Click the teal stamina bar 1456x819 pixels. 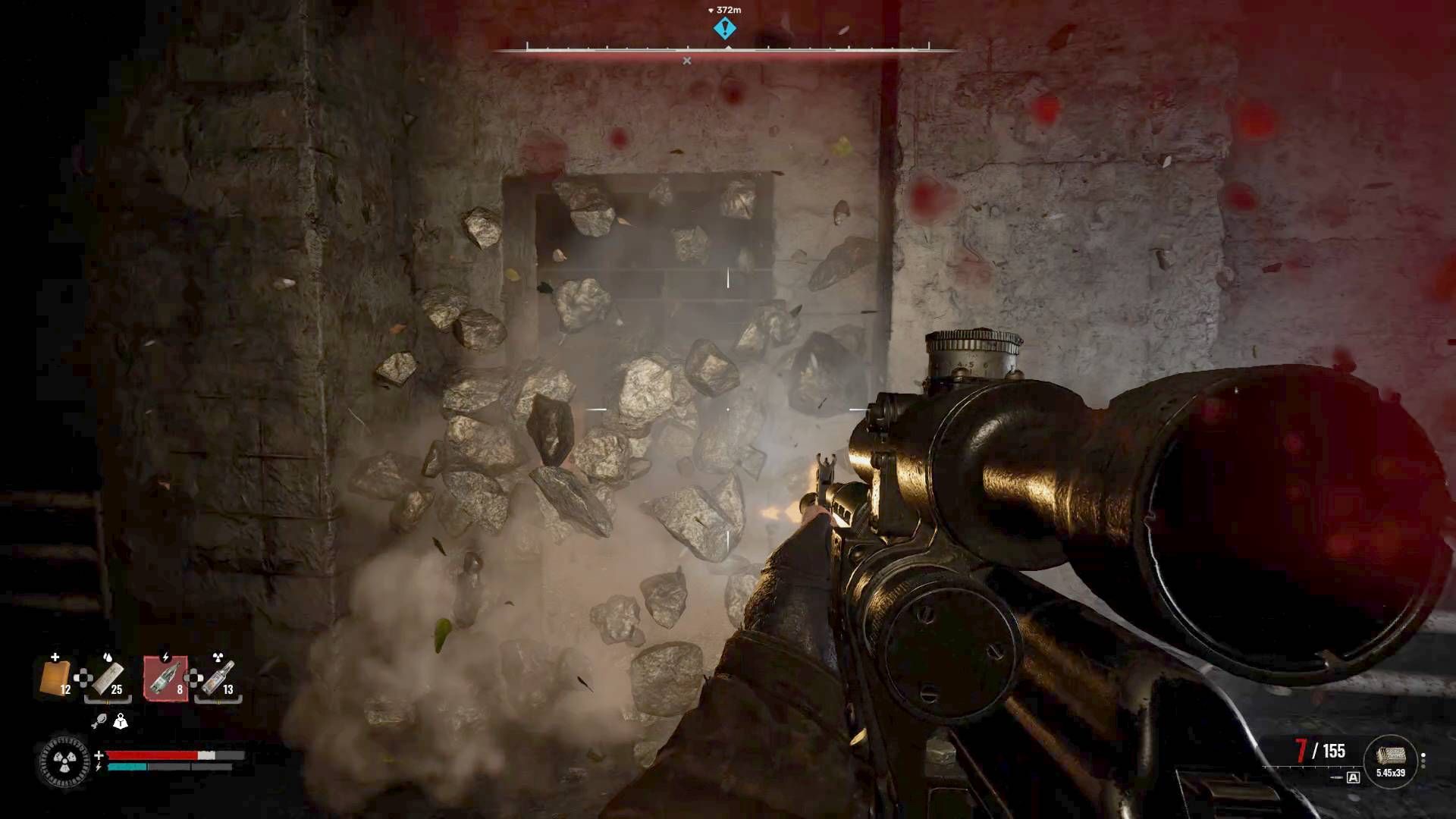[x=127, y=767]
